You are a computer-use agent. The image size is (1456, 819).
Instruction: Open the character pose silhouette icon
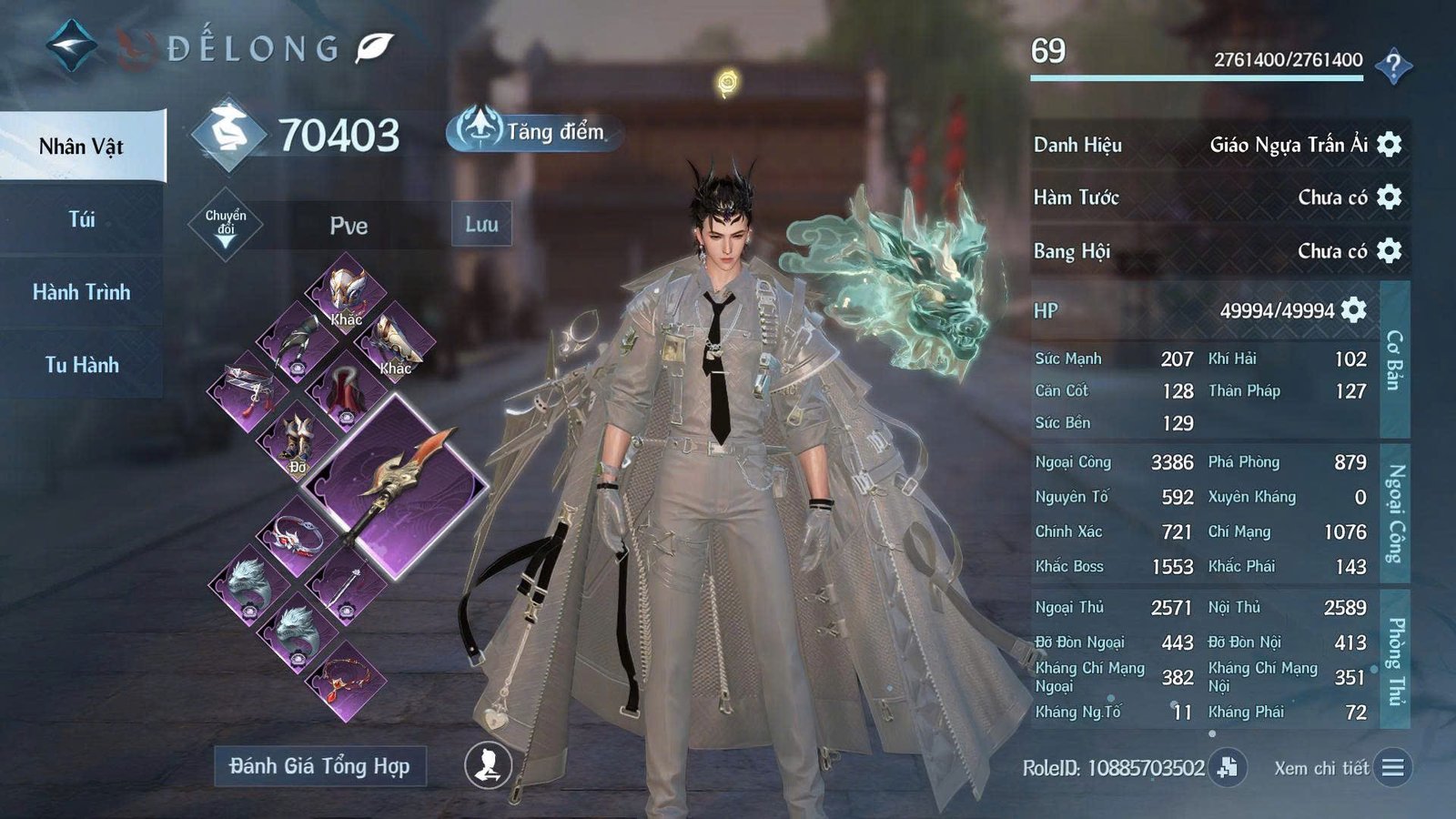pos(486,767)
